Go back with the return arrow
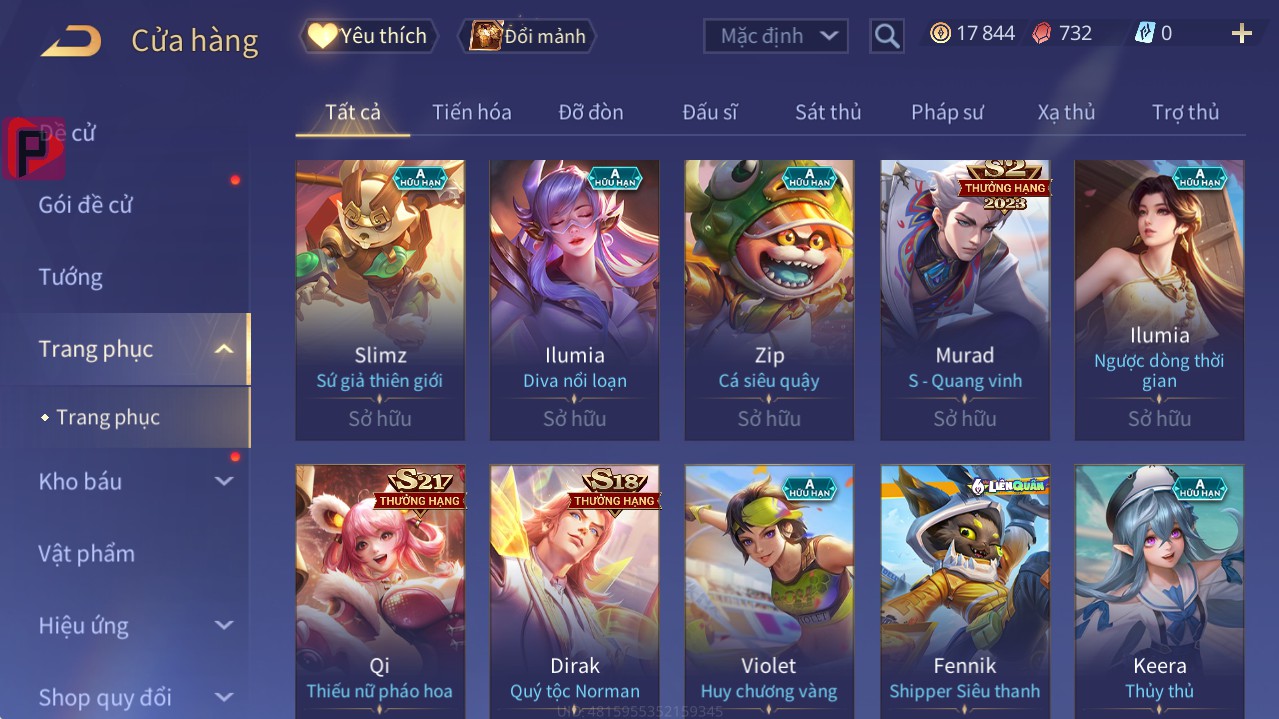Screen dimensions: 1279x719 point(71,41)
